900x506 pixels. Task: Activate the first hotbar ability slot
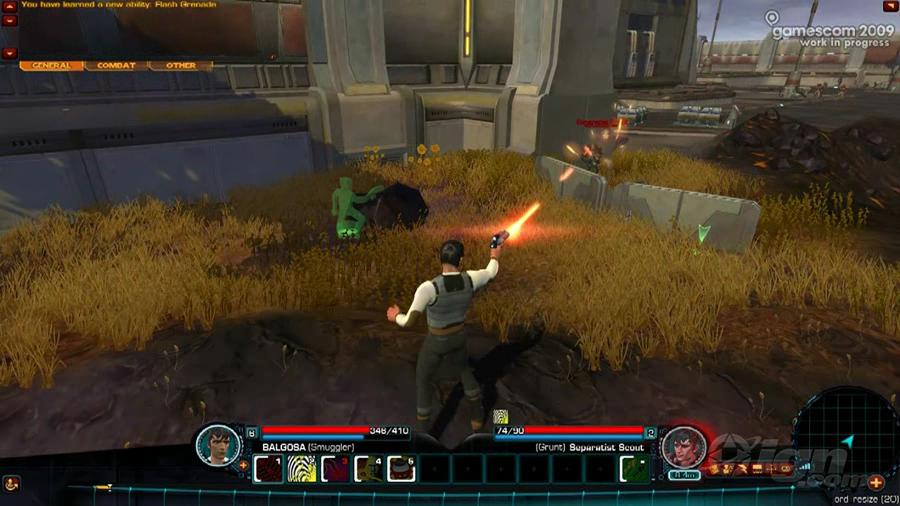click(x=268, y=468)
